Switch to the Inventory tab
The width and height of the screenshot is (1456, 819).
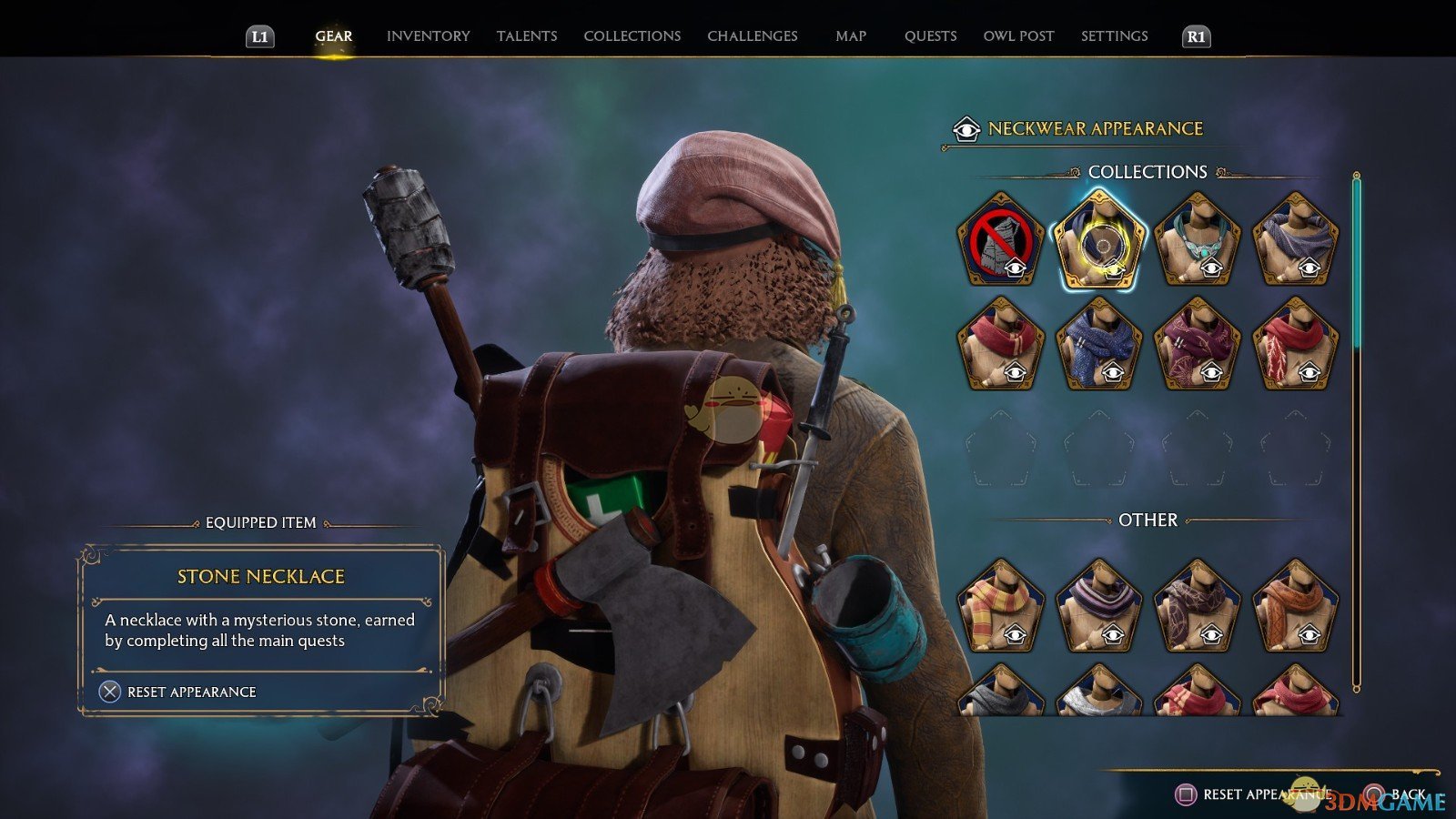point(428,36)
